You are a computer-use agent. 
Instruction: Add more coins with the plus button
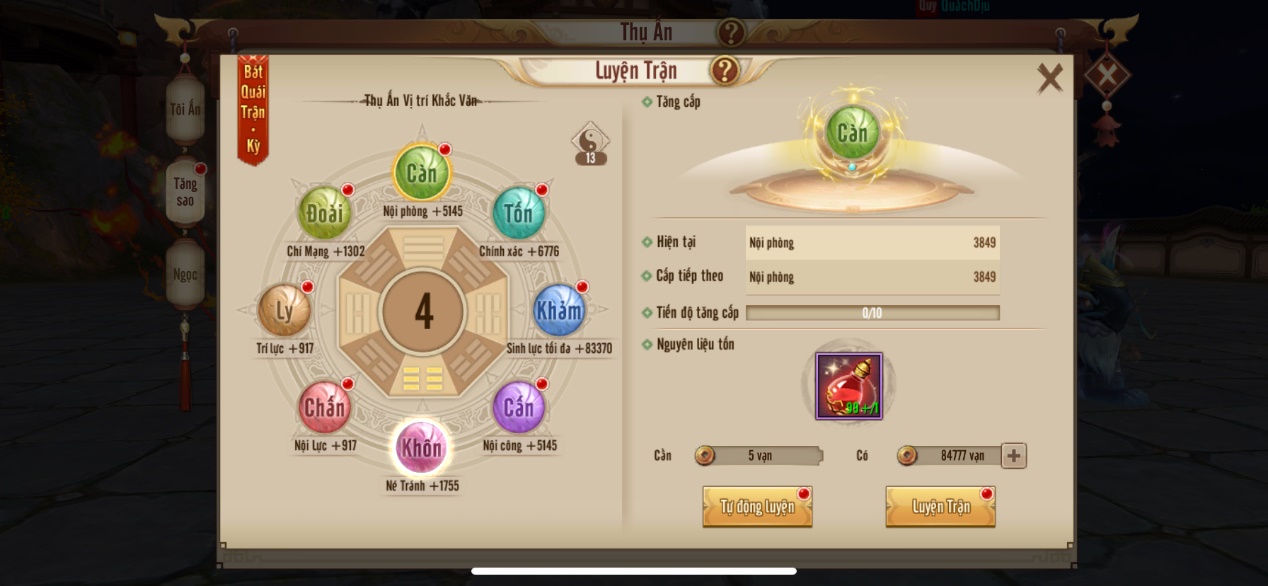pyautogui.click(x=1013, y=456)
